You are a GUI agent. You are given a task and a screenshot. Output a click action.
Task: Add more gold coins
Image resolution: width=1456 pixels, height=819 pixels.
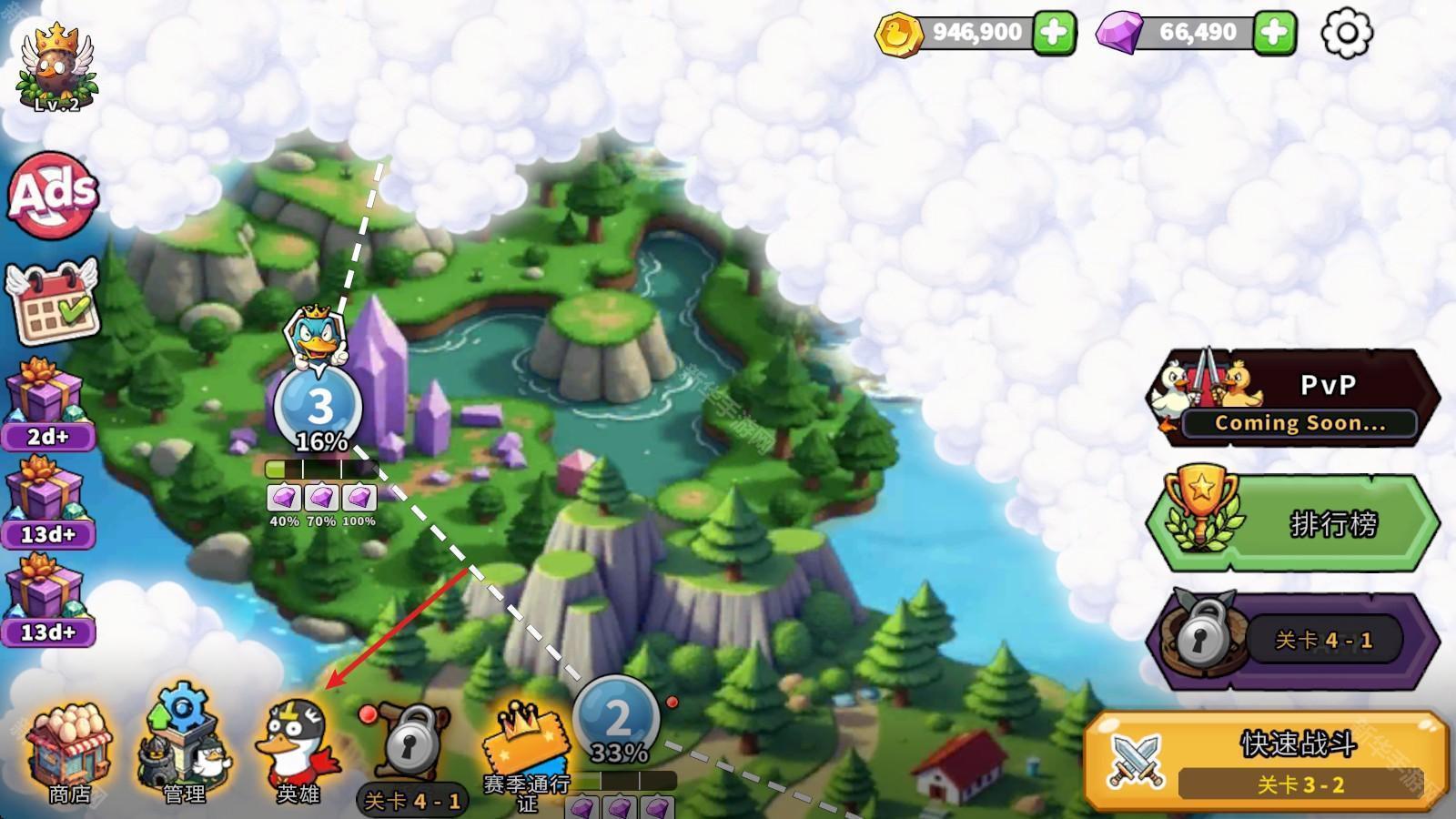[x=1053, y=33]
